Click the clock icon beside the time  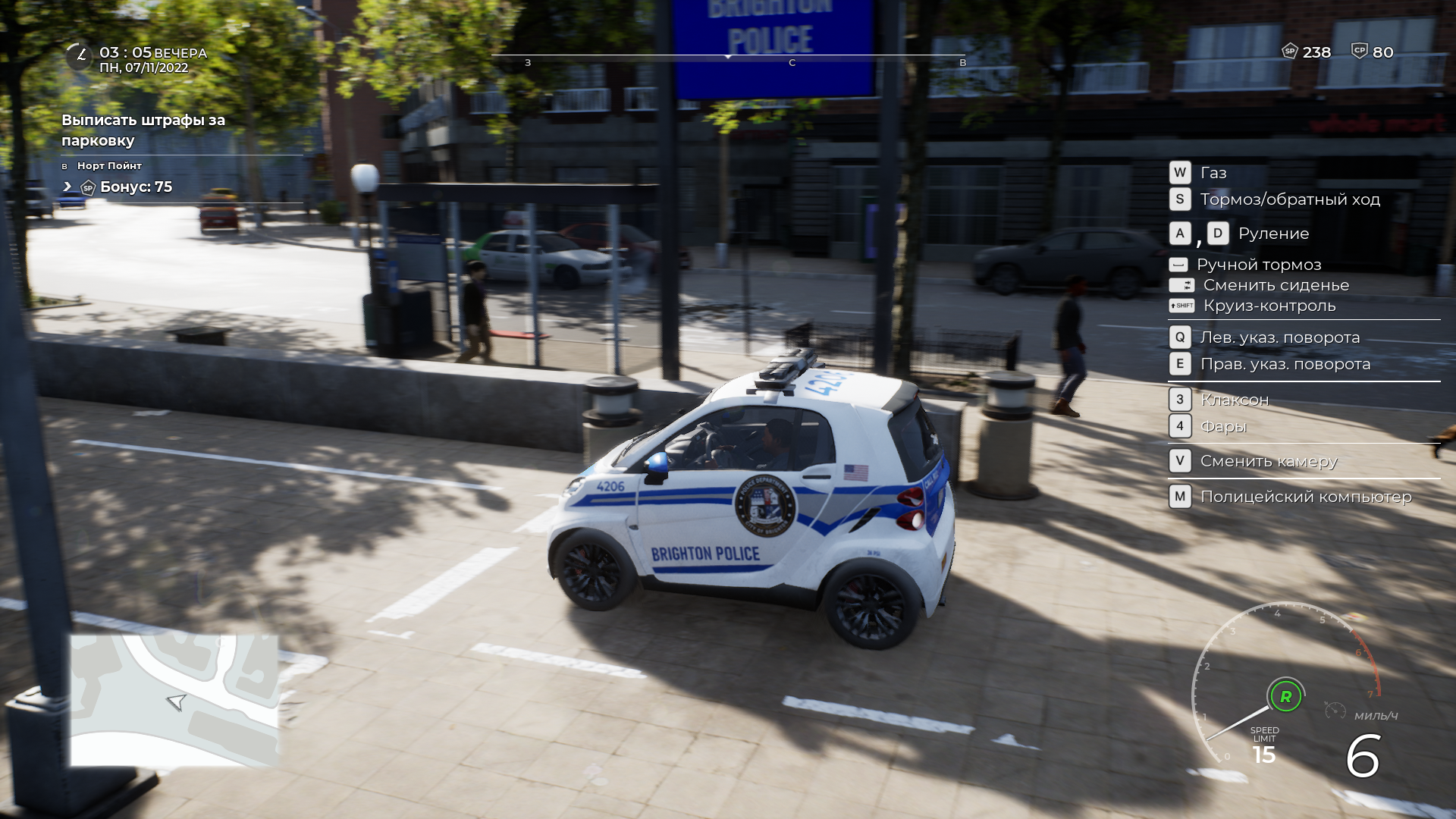(x=79, y=56)
